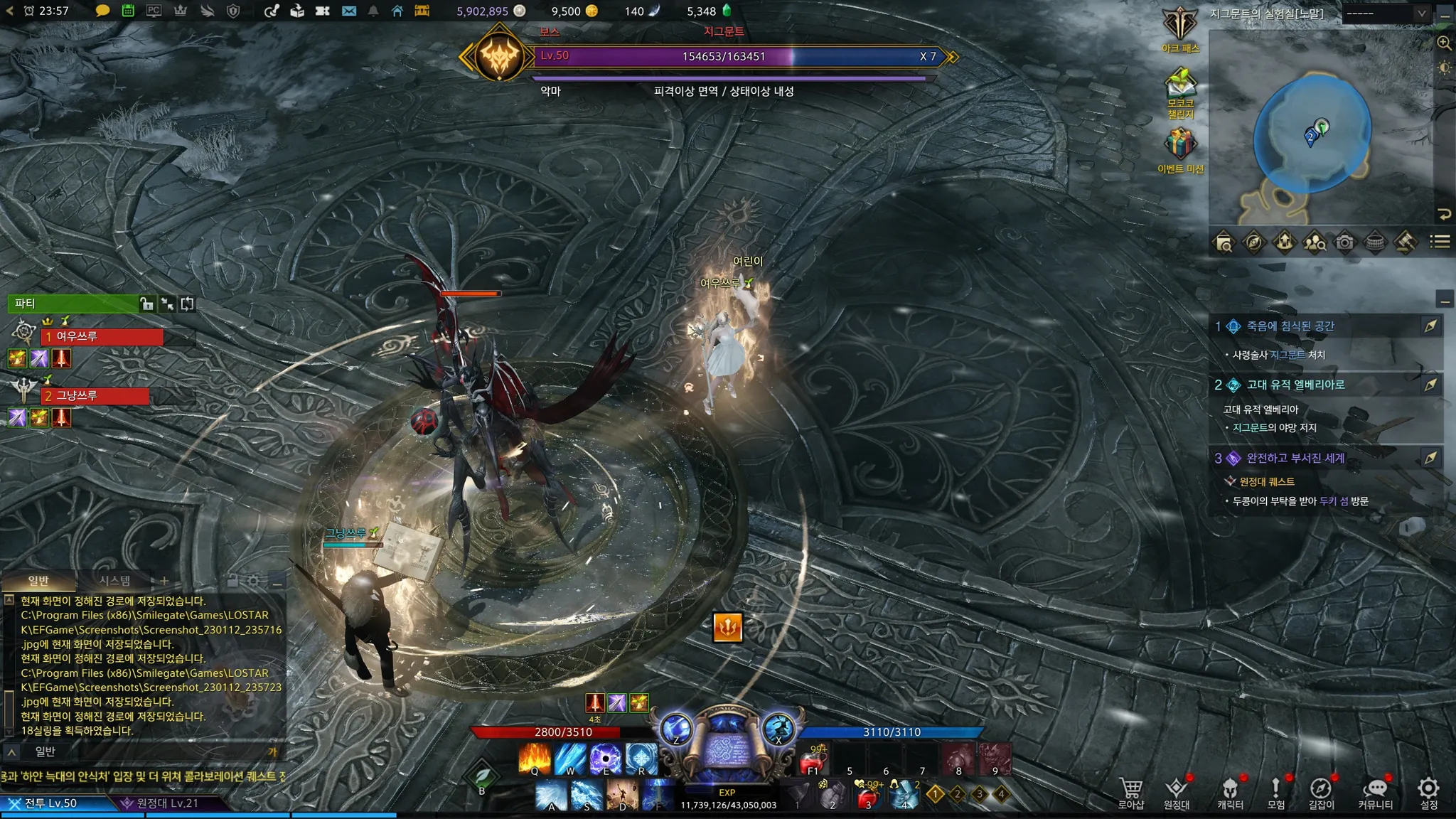Open the 모험 adventure menu

(1275, 792)
